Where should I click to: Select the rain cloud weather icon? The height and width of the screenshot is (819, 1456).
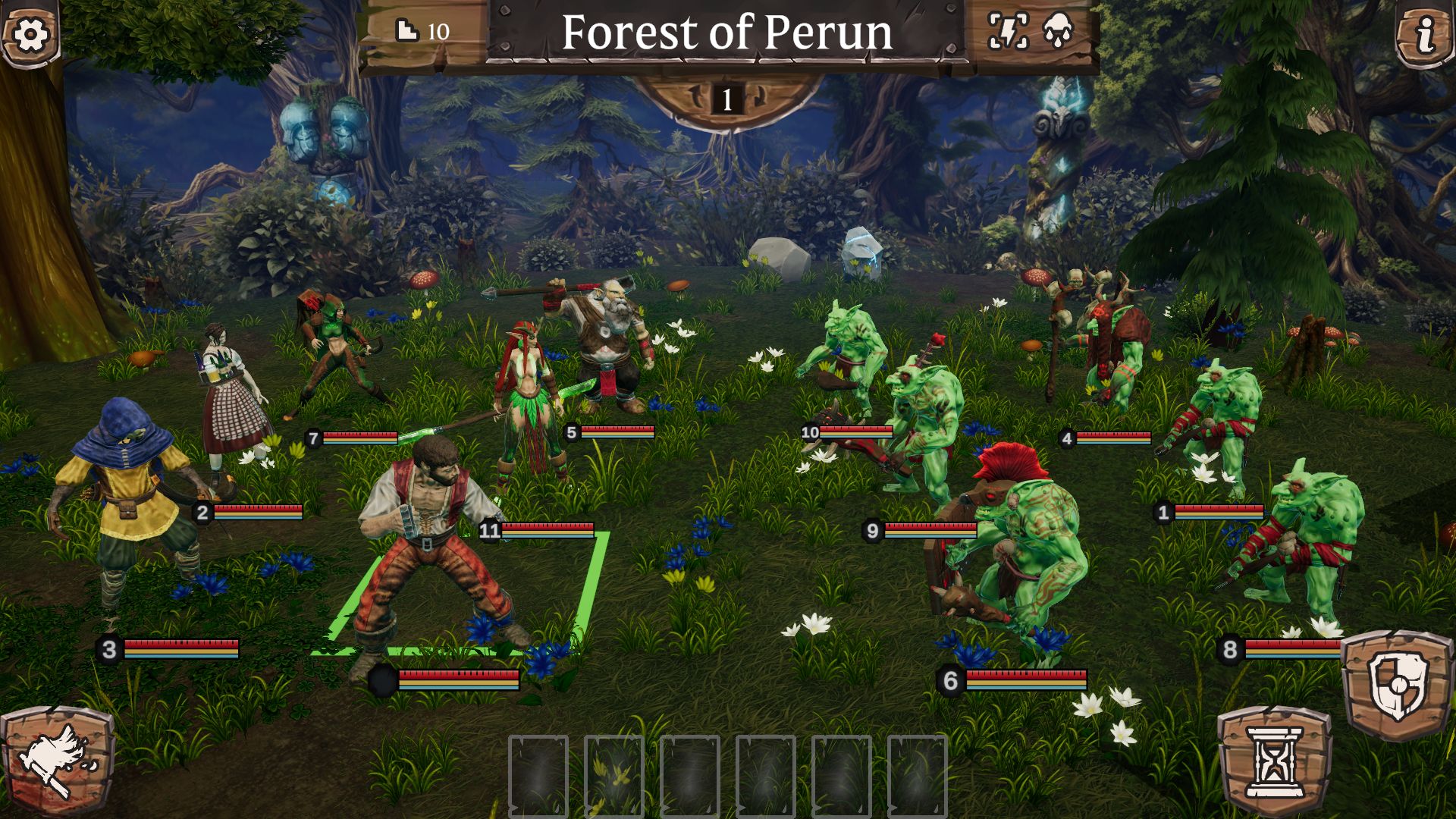point(1058,31)
